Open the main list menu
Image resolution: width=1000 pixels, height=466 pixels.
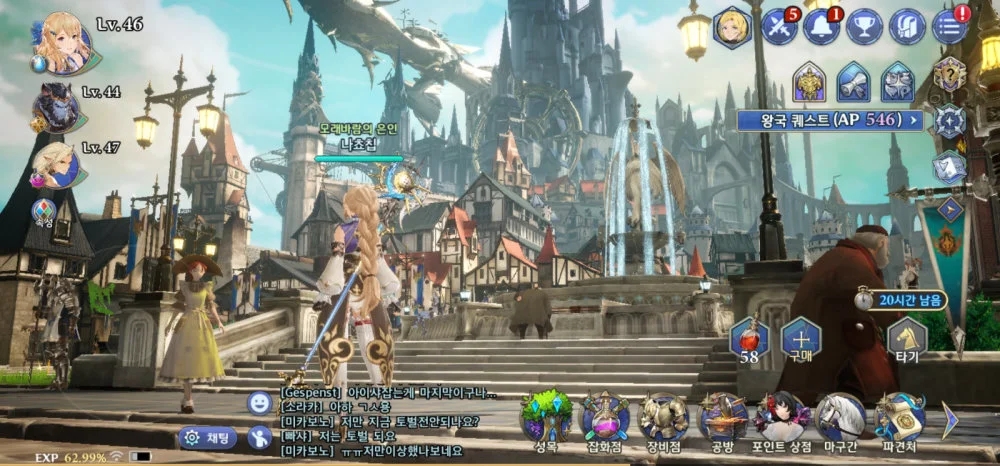click(x=950, y=27)
